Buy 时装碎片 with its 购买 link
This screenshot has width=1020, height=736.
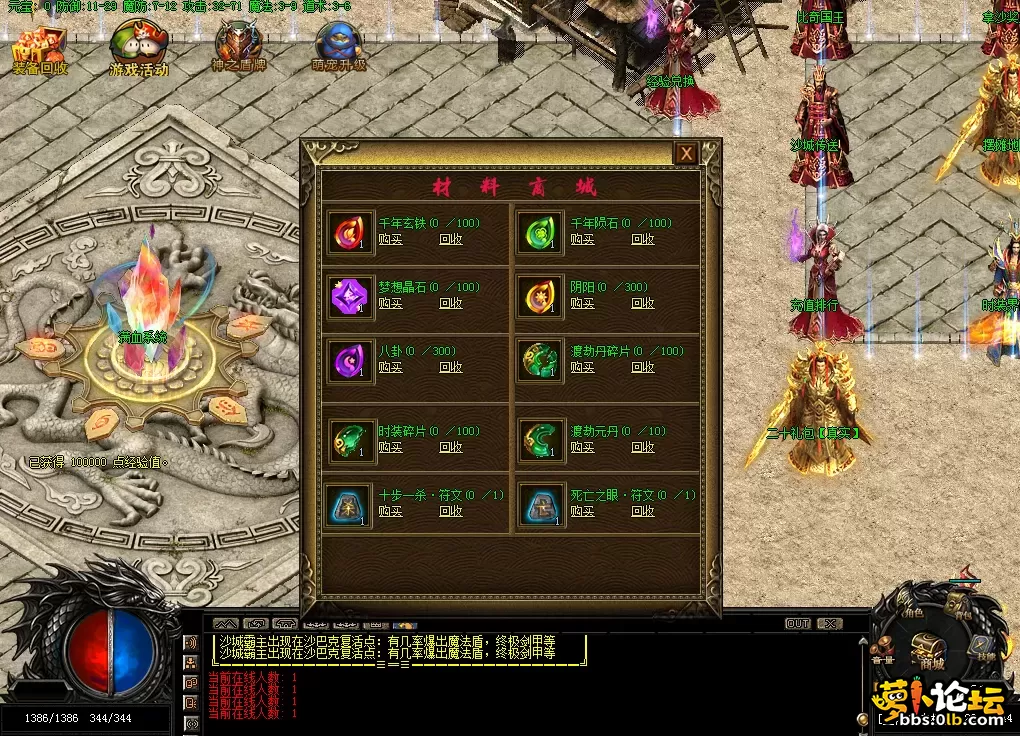(391, 447)
